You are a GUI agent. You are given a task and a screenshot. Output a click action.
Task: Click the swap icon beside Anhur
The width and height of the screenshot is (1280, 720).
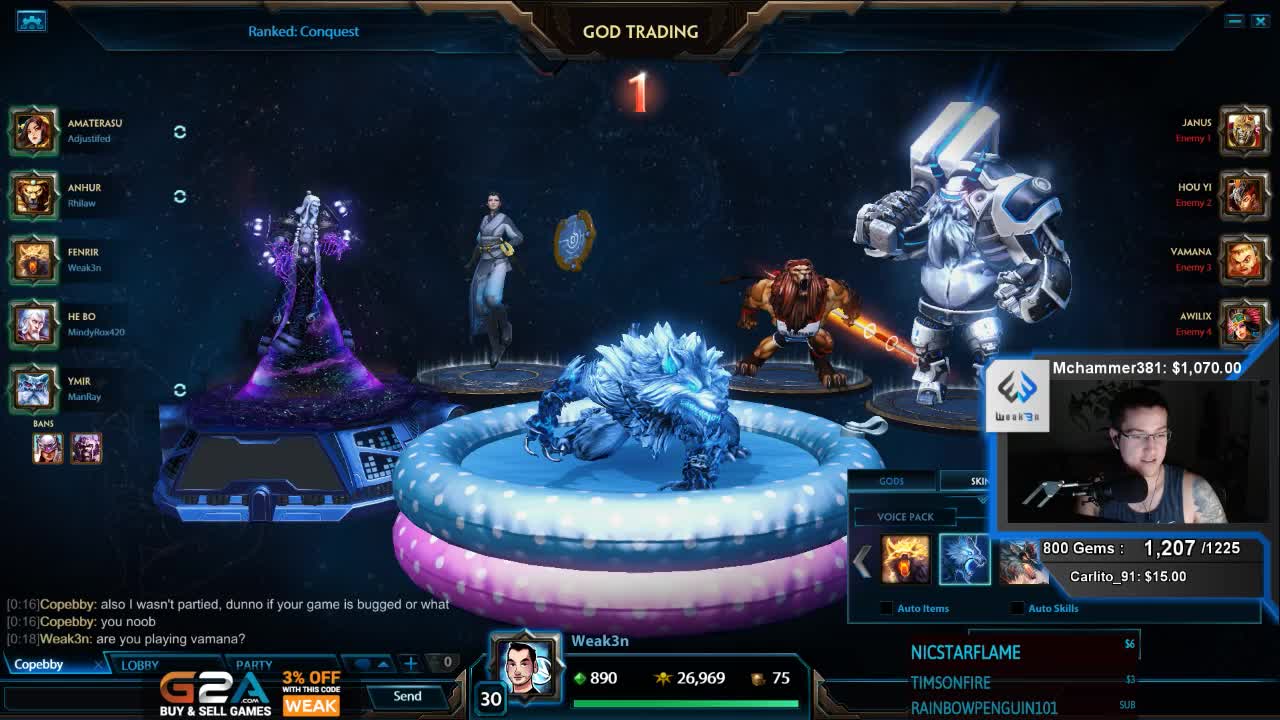click(x=180, y=196)
